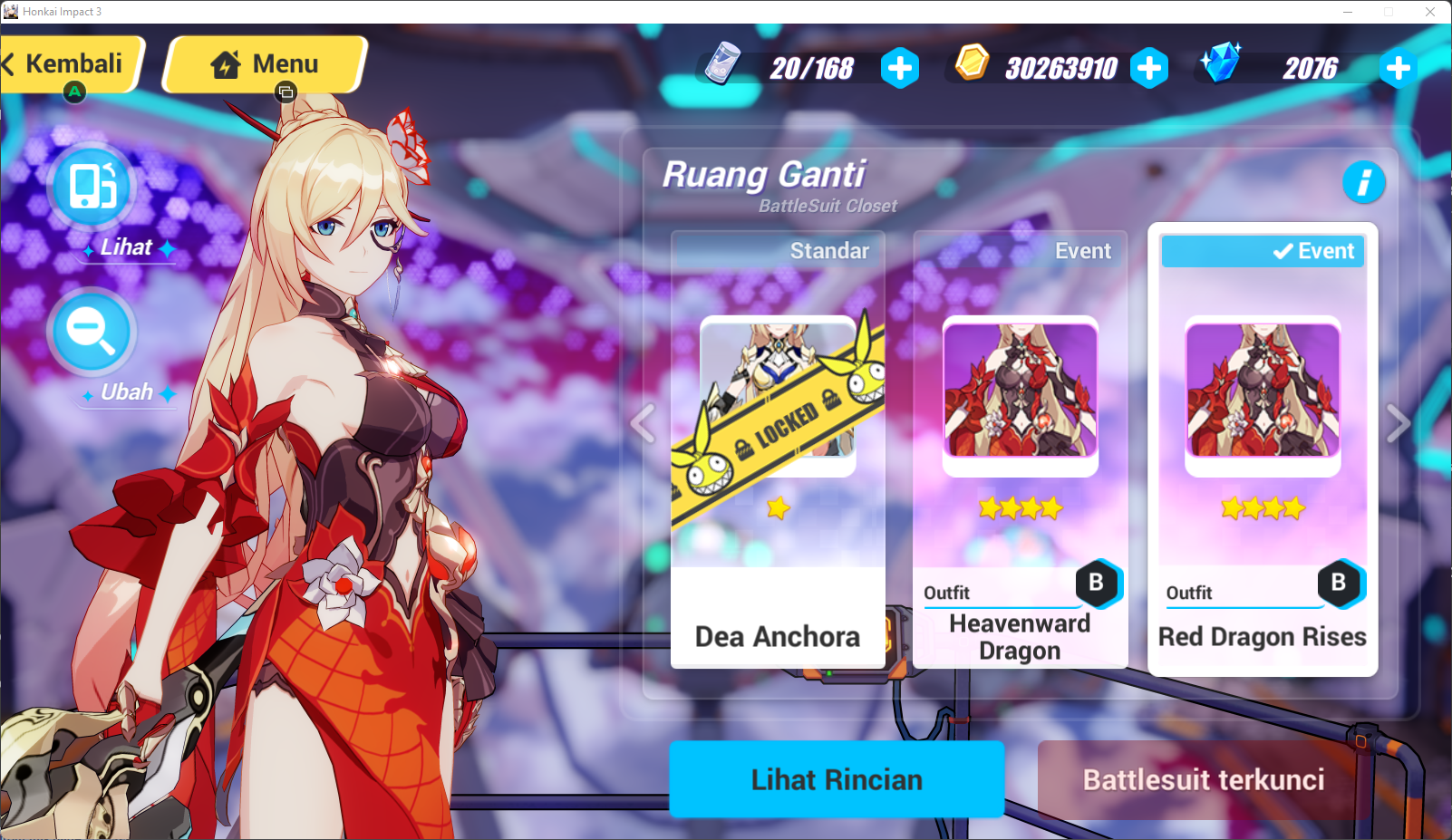
Task: Open the B badge on Red Dragon Rises outfit
Action: point(1340,585)
